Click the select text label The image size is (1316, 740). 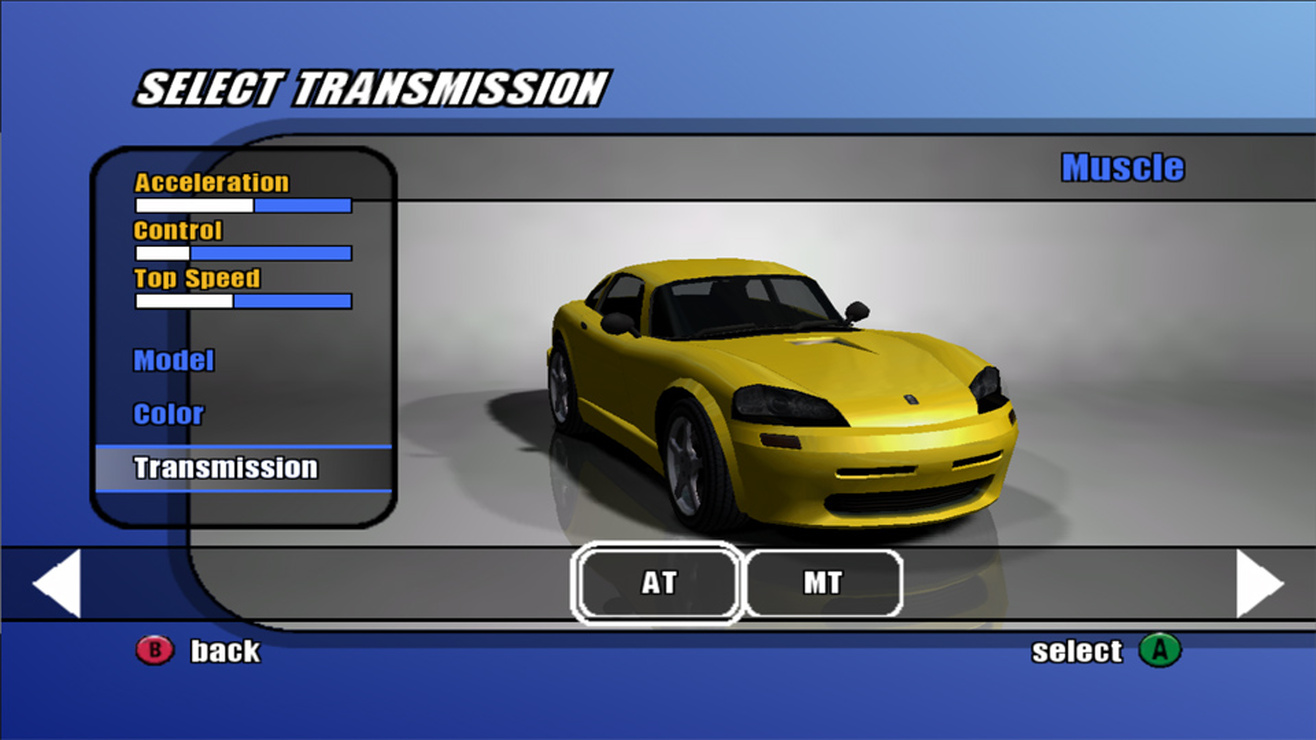tap(1076, 650)
